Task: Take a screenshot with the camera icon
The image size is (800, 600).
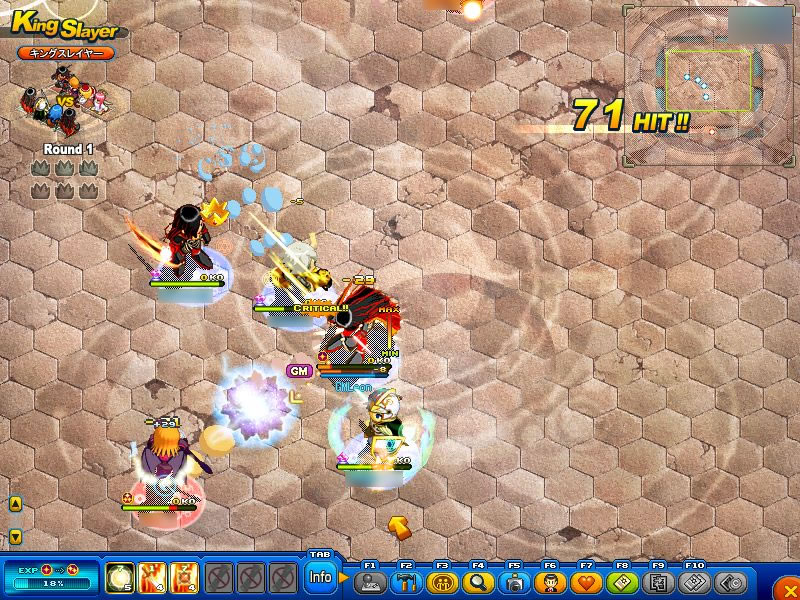Action: click(514, 582)
